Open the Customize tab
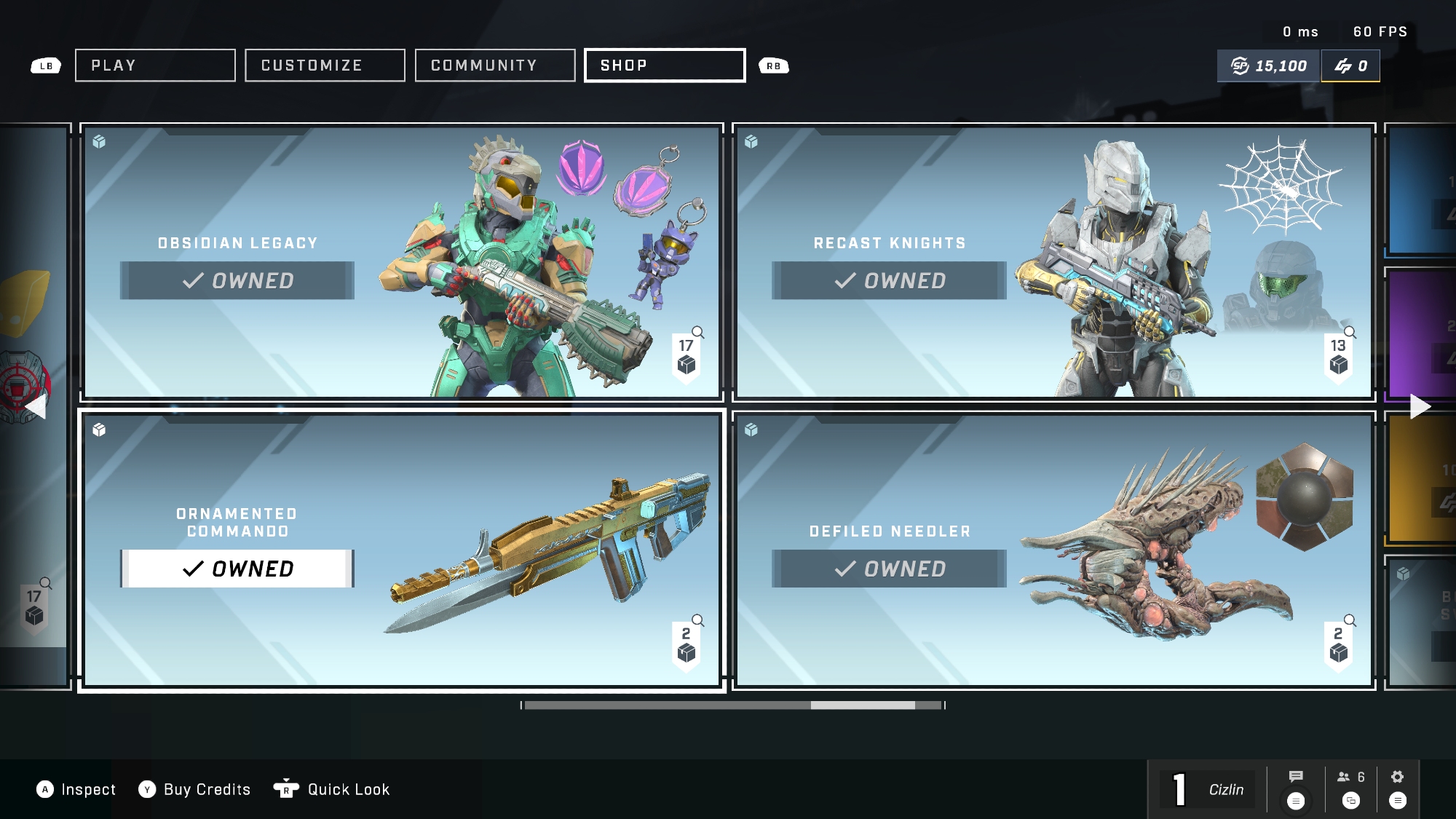This screenshot has width=1456, height=819. [325, 66]
